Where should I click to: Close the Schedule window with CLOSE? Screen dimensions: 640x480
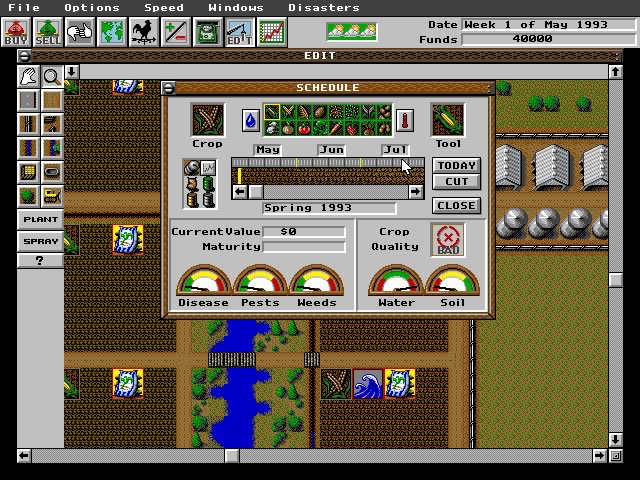tap(457, 205)
